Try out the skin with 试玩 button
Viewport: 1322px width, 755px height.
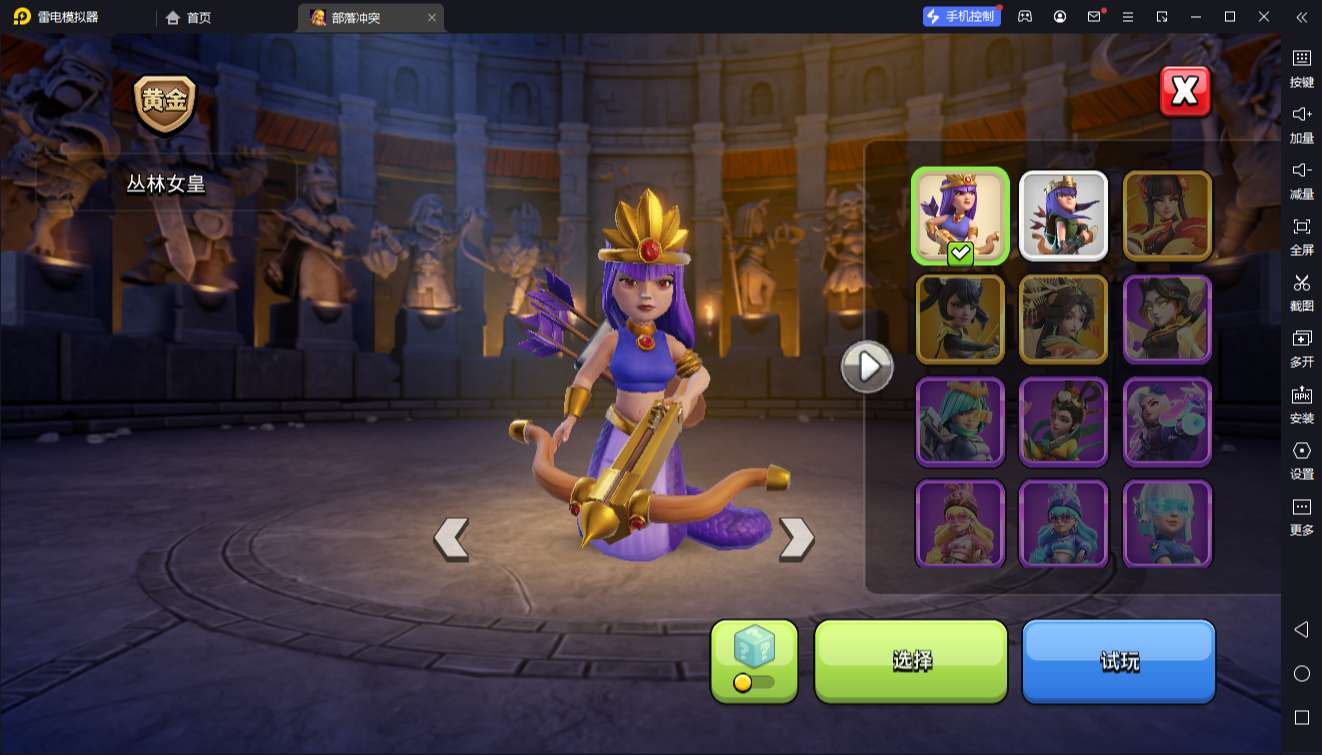tap(1118, 660)
